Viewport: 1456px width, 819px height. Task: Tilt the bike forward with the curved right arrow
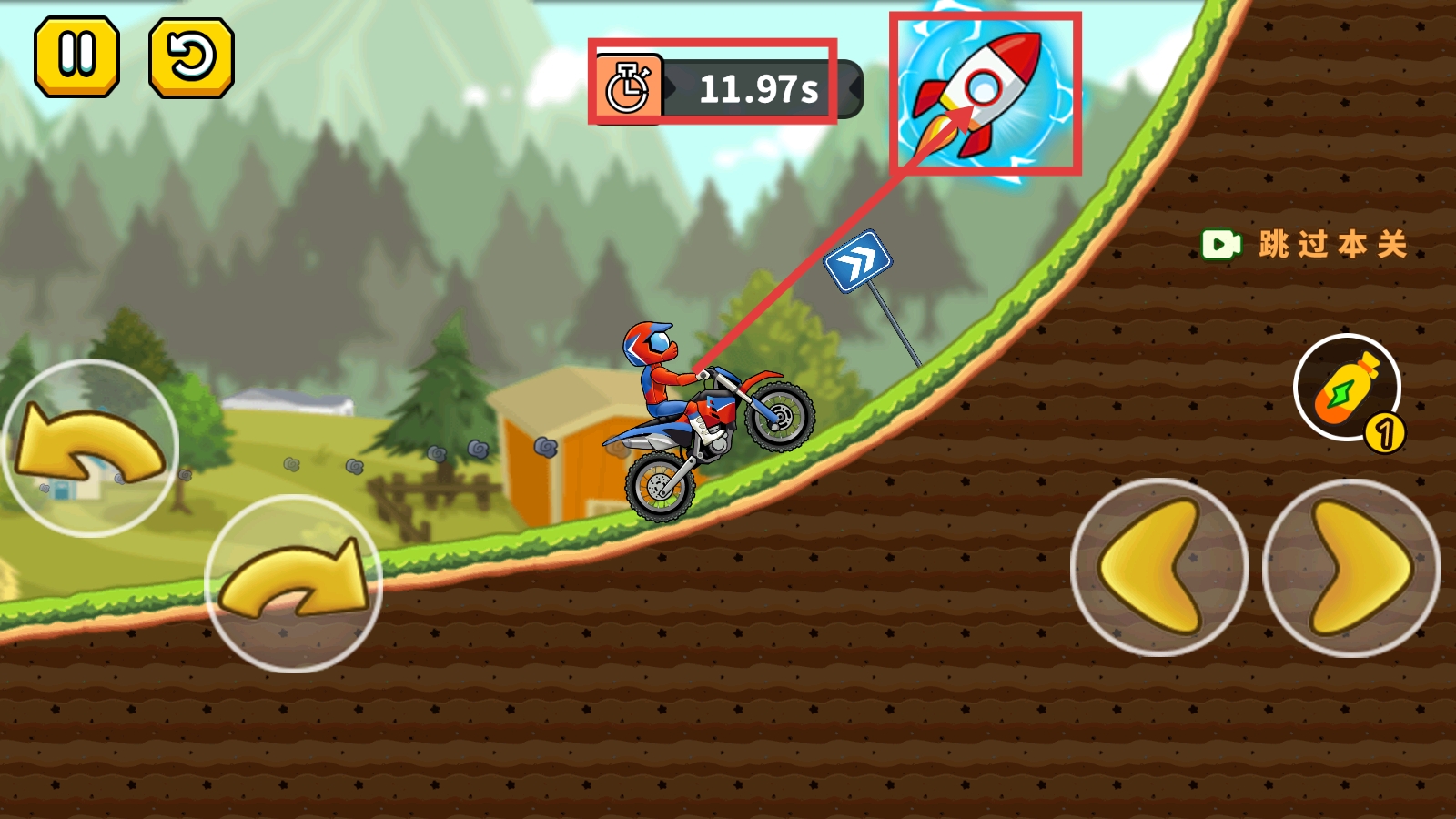293,584
